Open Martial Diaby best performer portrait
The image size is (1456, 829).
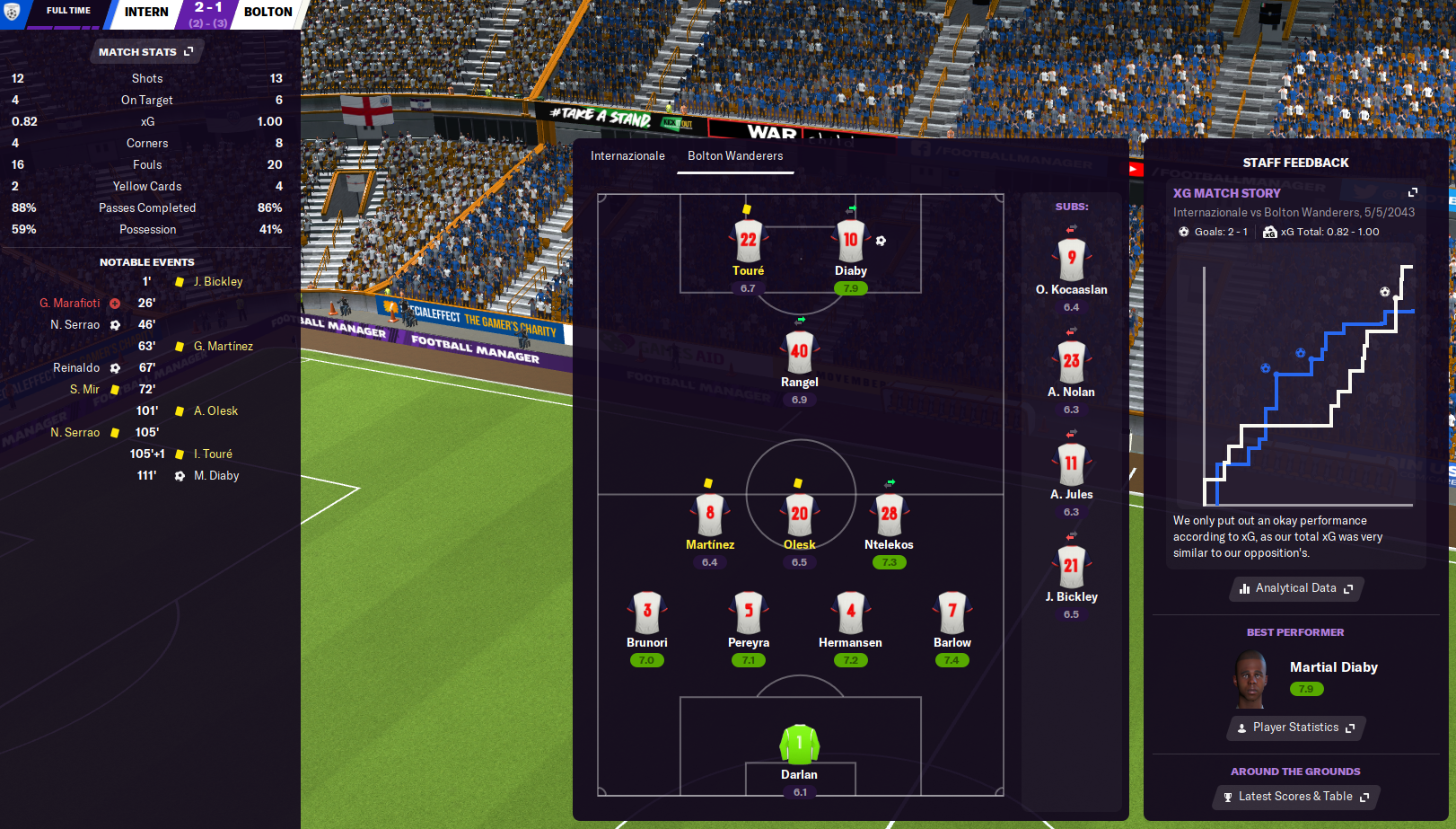tap(1250, 680)
